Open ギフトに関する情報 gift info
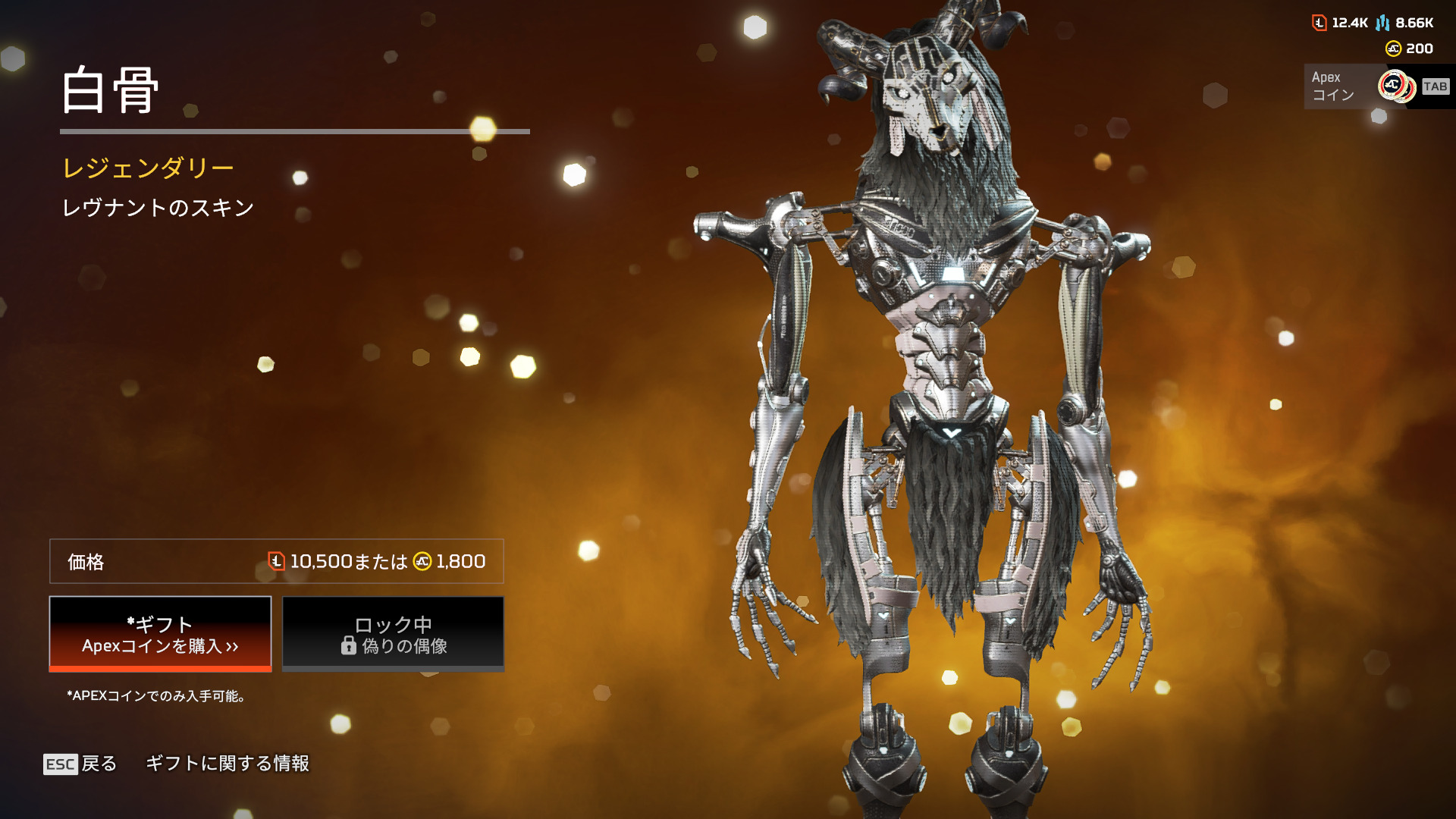Screen dimensions: 1456x819 click(x=227, y=764)
